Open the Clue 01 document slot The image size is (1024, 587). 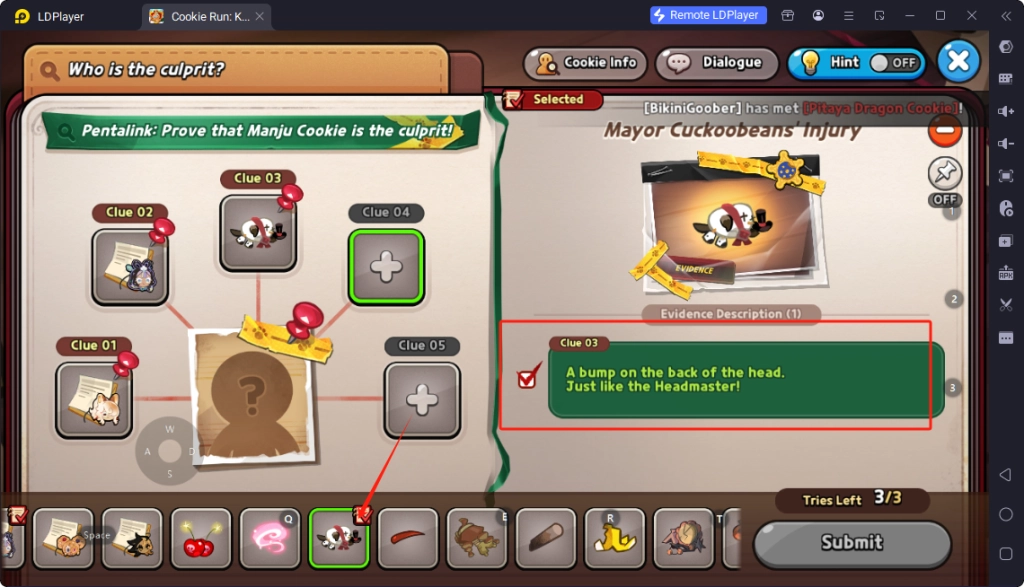[94, 399]
